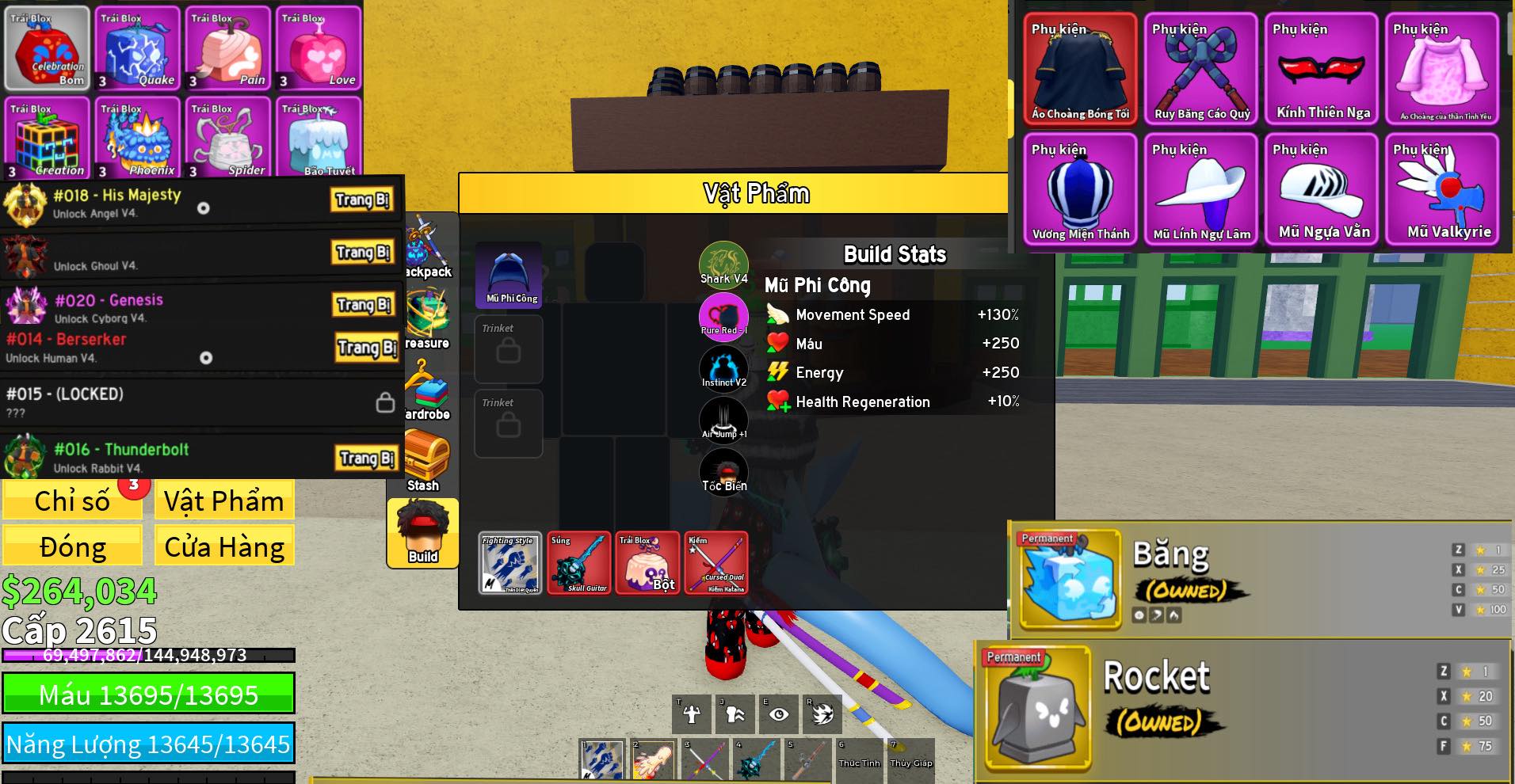This screenshot has height=784, width=1515.
Task: Select the Bột fruit build slot
Action: pos(648,563)
